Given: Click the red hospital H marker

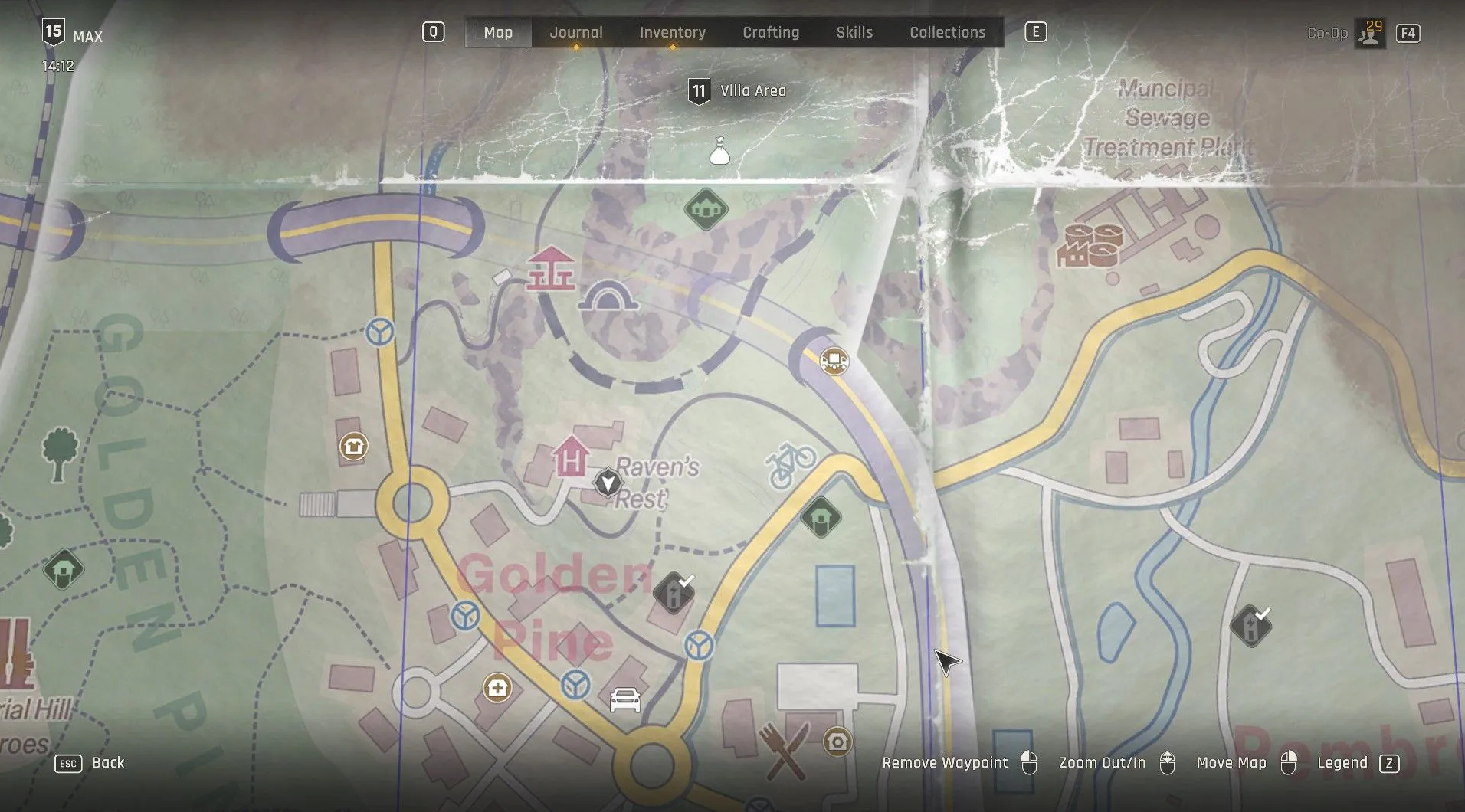Looking at the screenshot, I should point(570,457).
